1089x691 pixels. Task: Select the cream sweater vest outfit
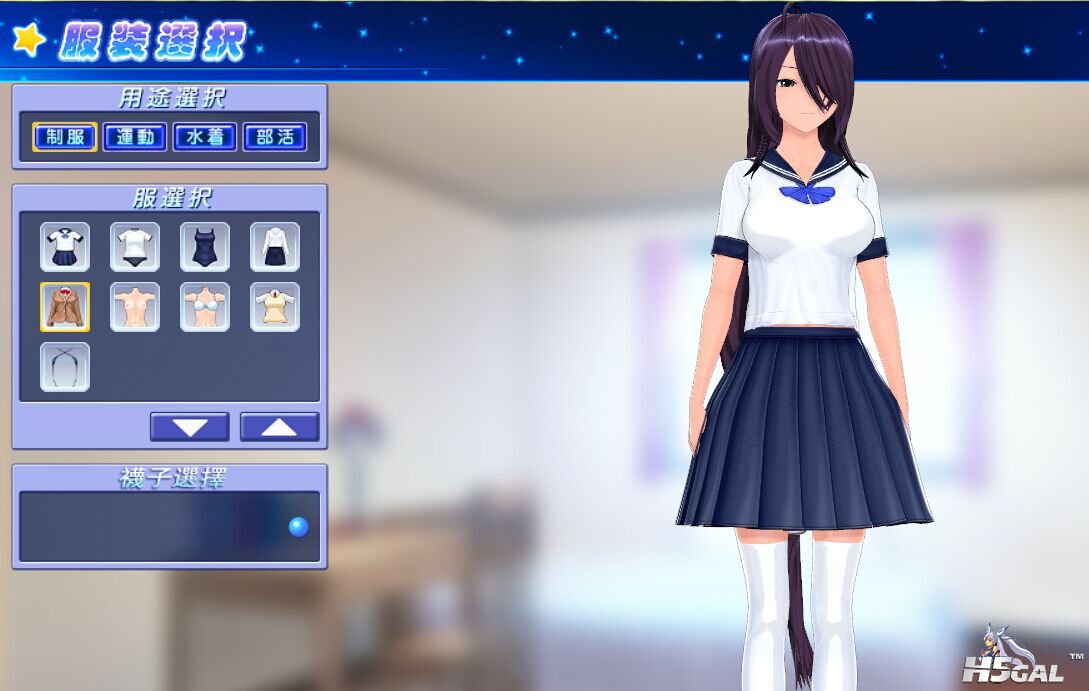[x=274, y=307]
